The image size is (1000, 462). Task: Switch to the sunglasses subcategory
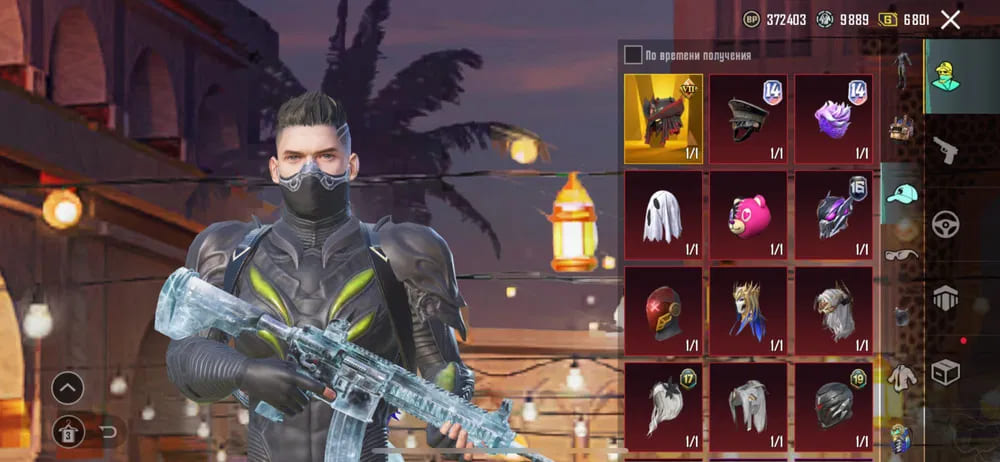(x=903, y=253)
